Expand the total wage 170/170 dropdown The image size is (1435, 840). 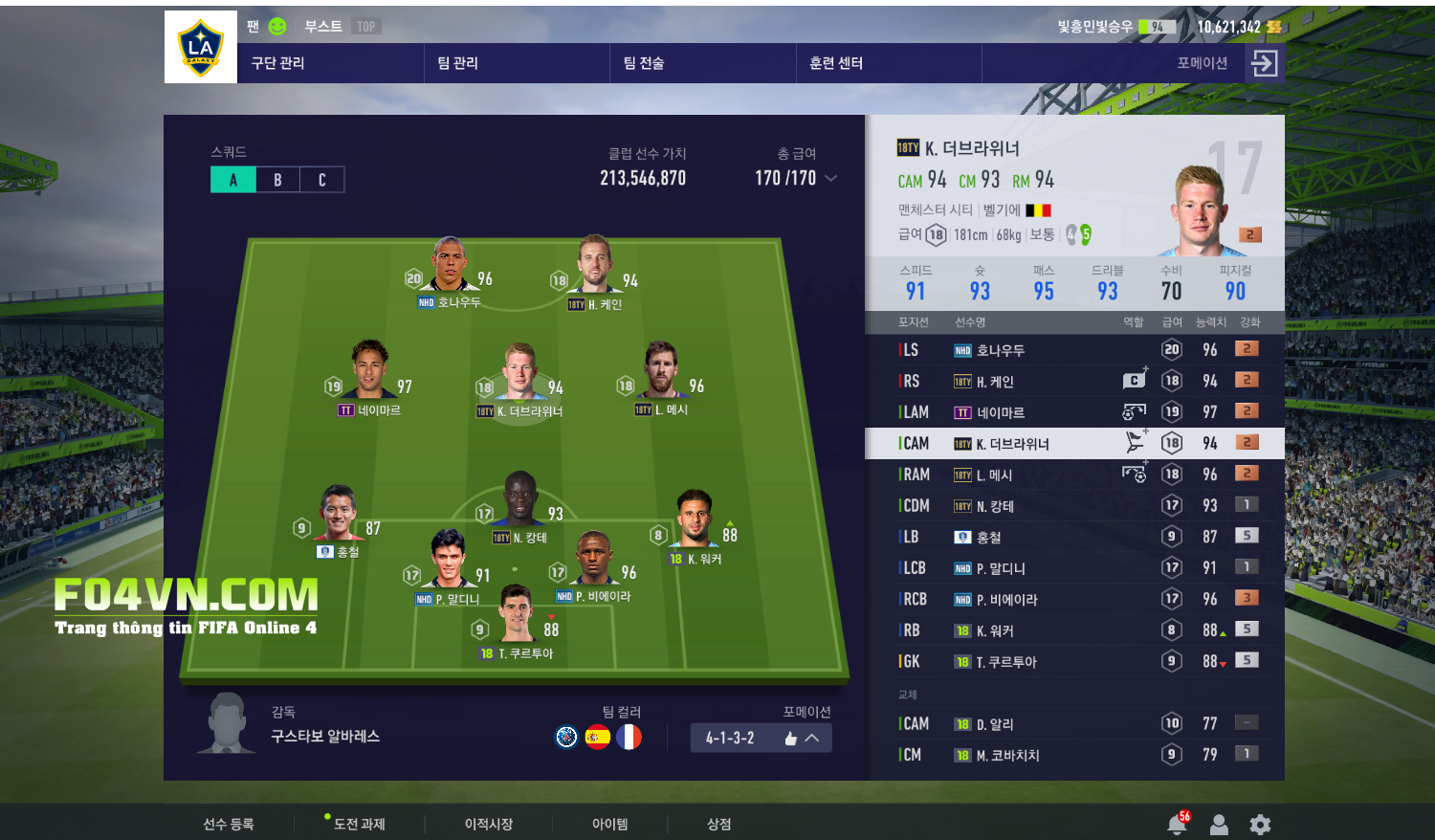[x=830, y=178]
